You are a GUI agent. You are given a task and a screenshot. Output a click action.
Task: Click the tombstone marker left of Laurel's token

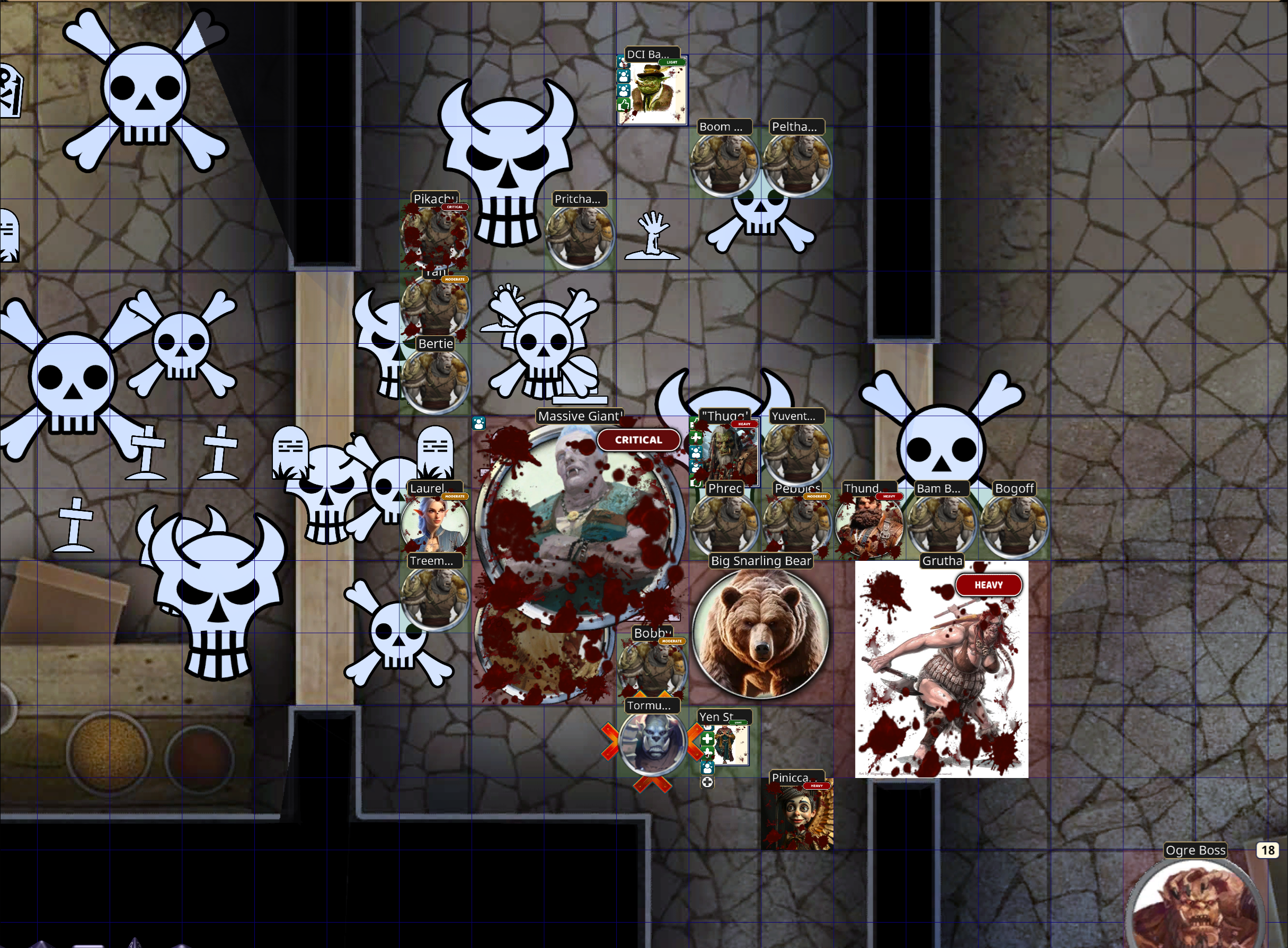(290, 453)
